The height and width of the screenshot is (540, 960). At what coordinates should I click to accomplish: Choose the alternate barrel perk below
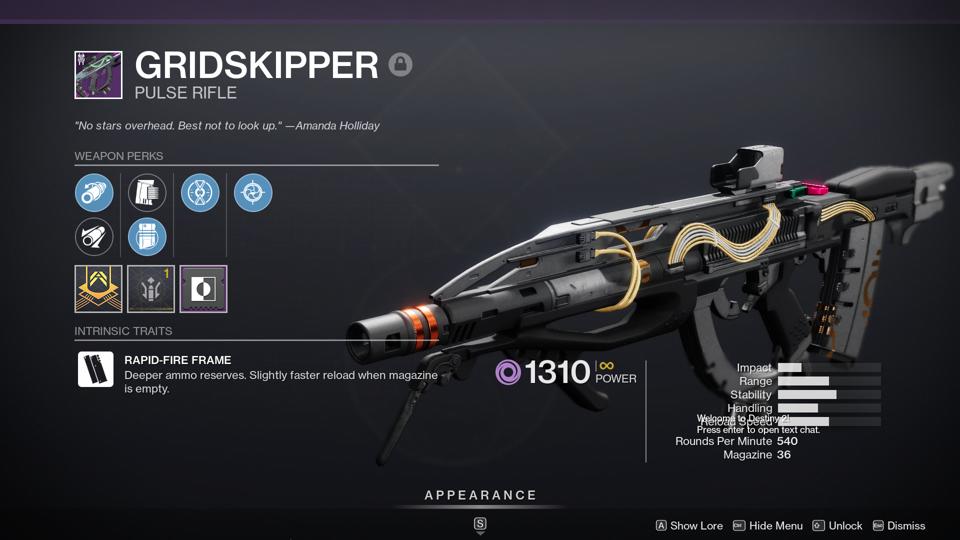(x=94, y=237)
